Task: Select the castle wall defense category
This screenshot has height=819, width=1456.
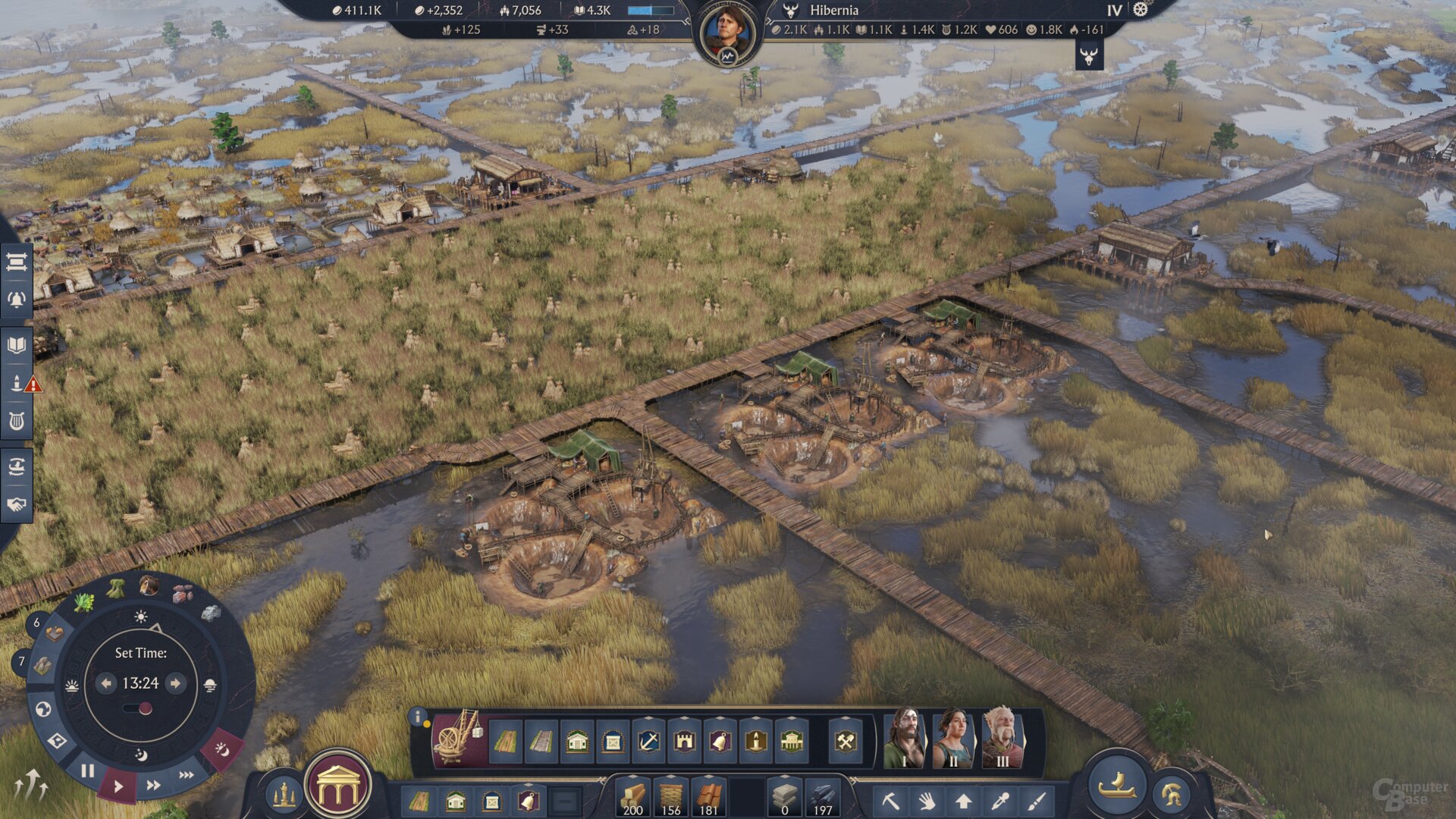Action: [x=684, y=741]
